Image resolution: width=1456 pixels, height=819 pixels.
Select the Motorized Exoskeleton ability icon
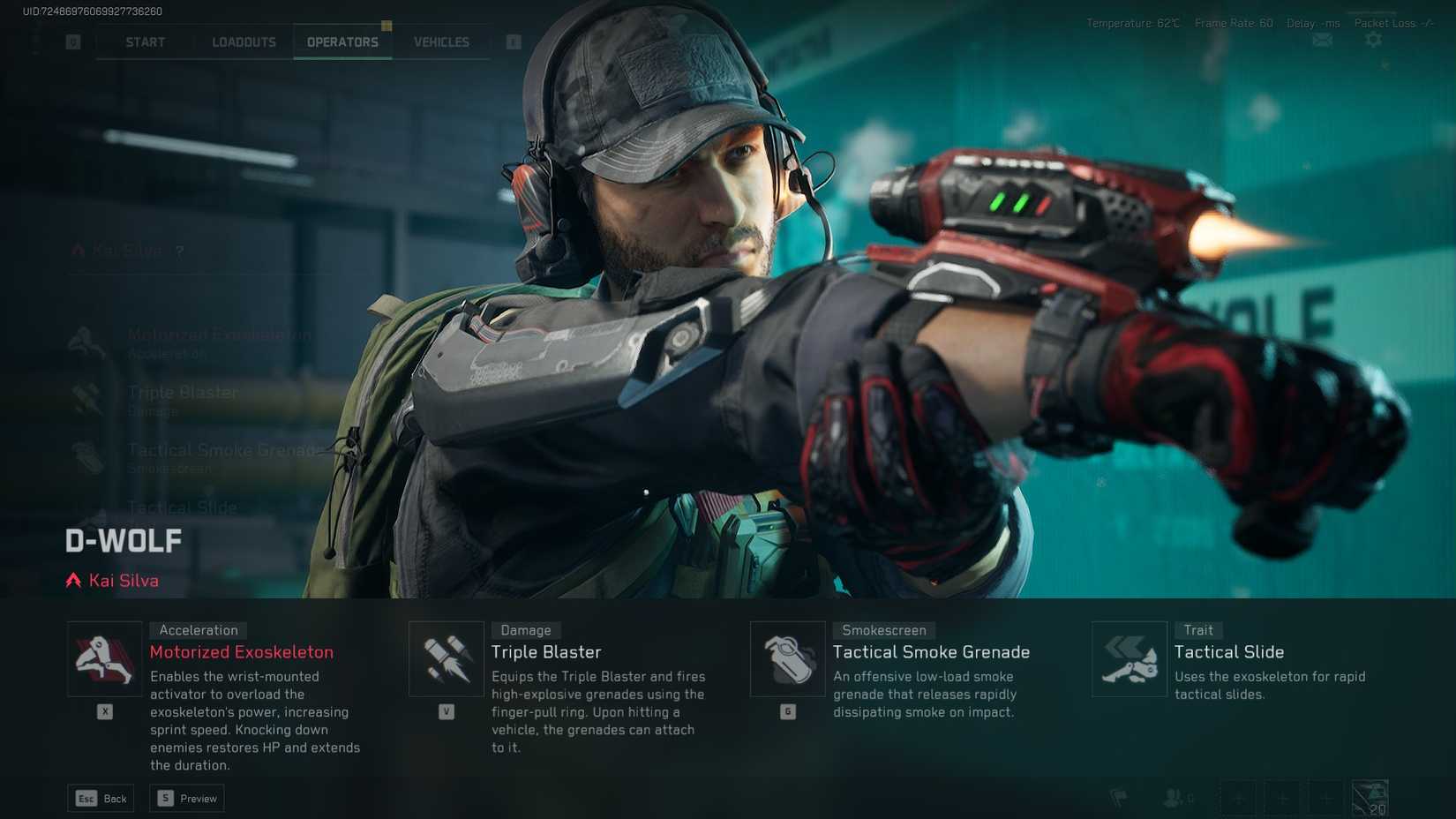[x=104, y=657]
